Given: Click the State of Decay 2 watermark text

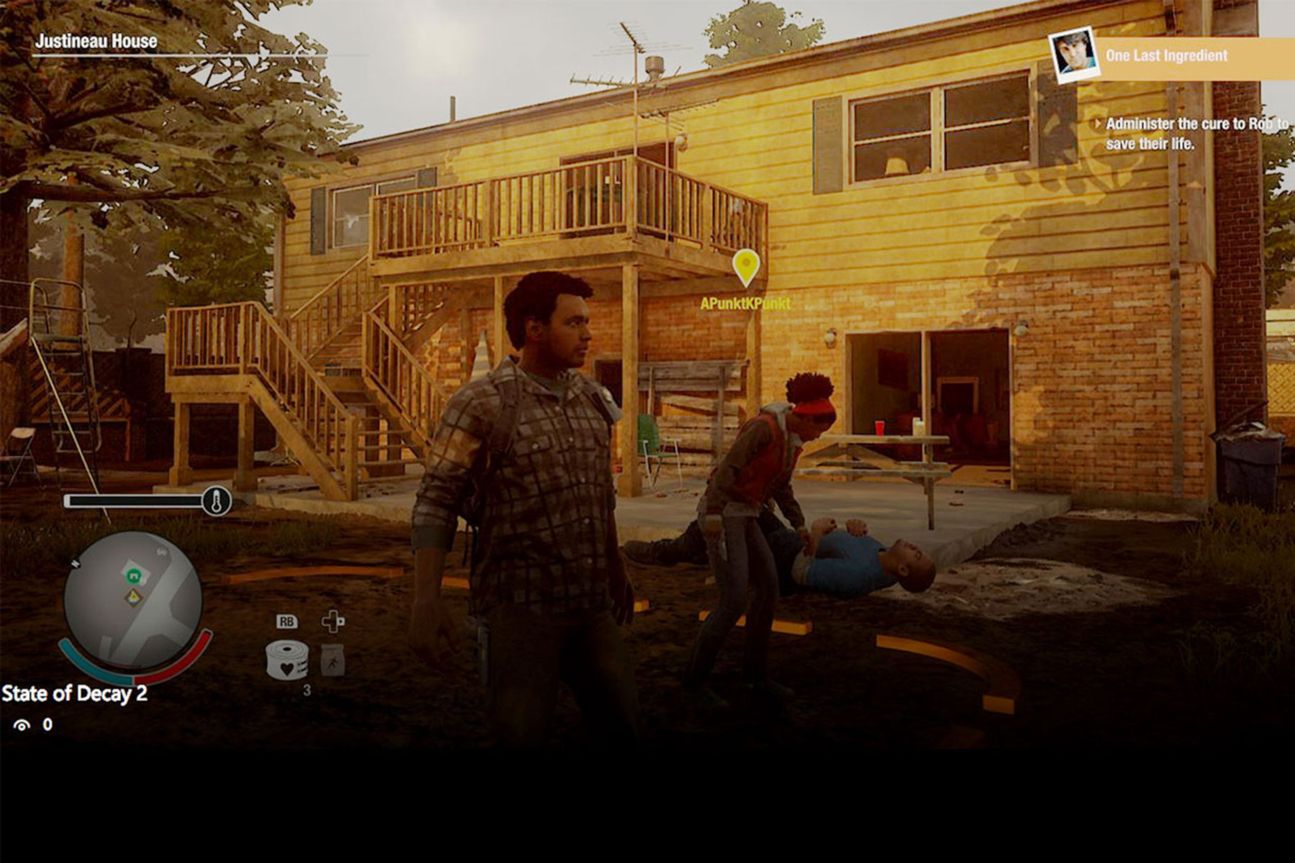Looking at the screenshot, I should (x=75, y=694).
